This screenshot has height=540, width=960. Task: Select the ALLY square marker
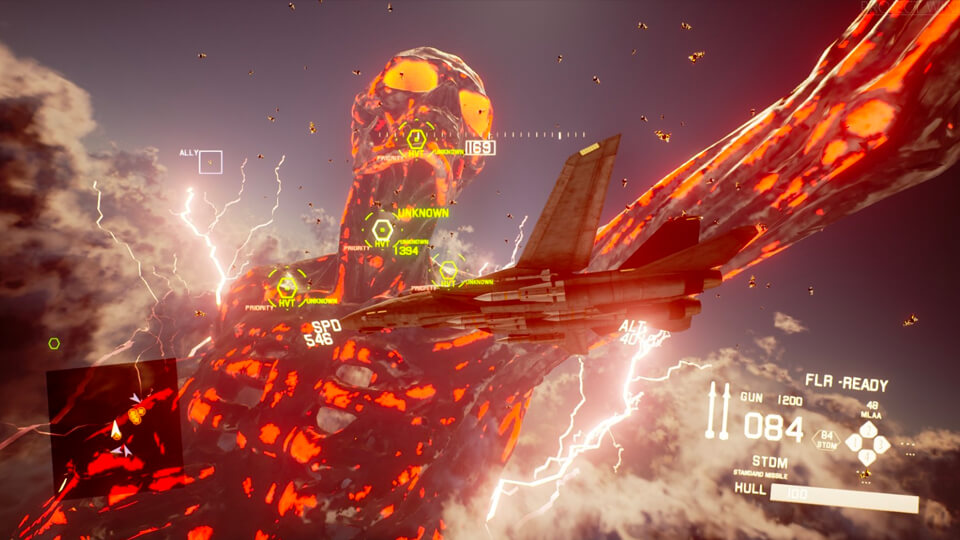coord(210,162)
